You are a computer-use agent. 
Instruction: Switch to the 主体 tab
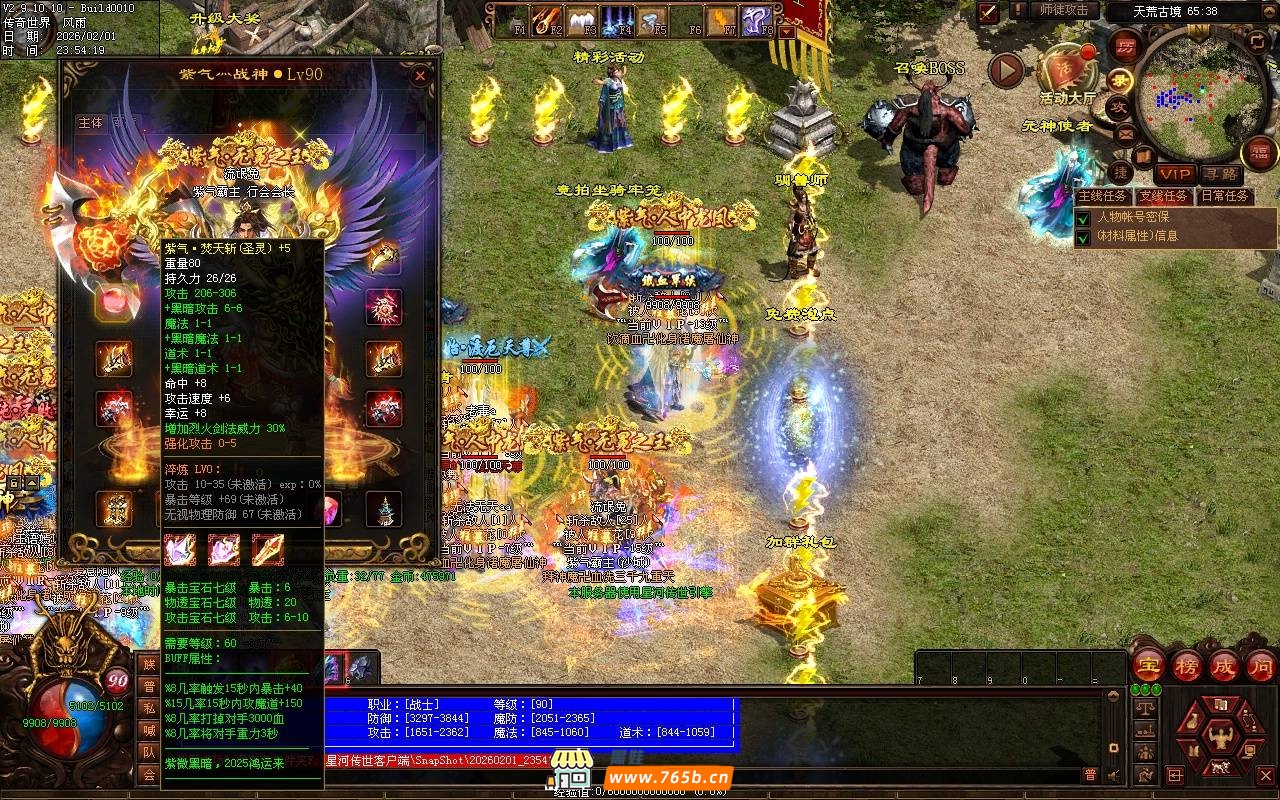(x=90, y=123)
